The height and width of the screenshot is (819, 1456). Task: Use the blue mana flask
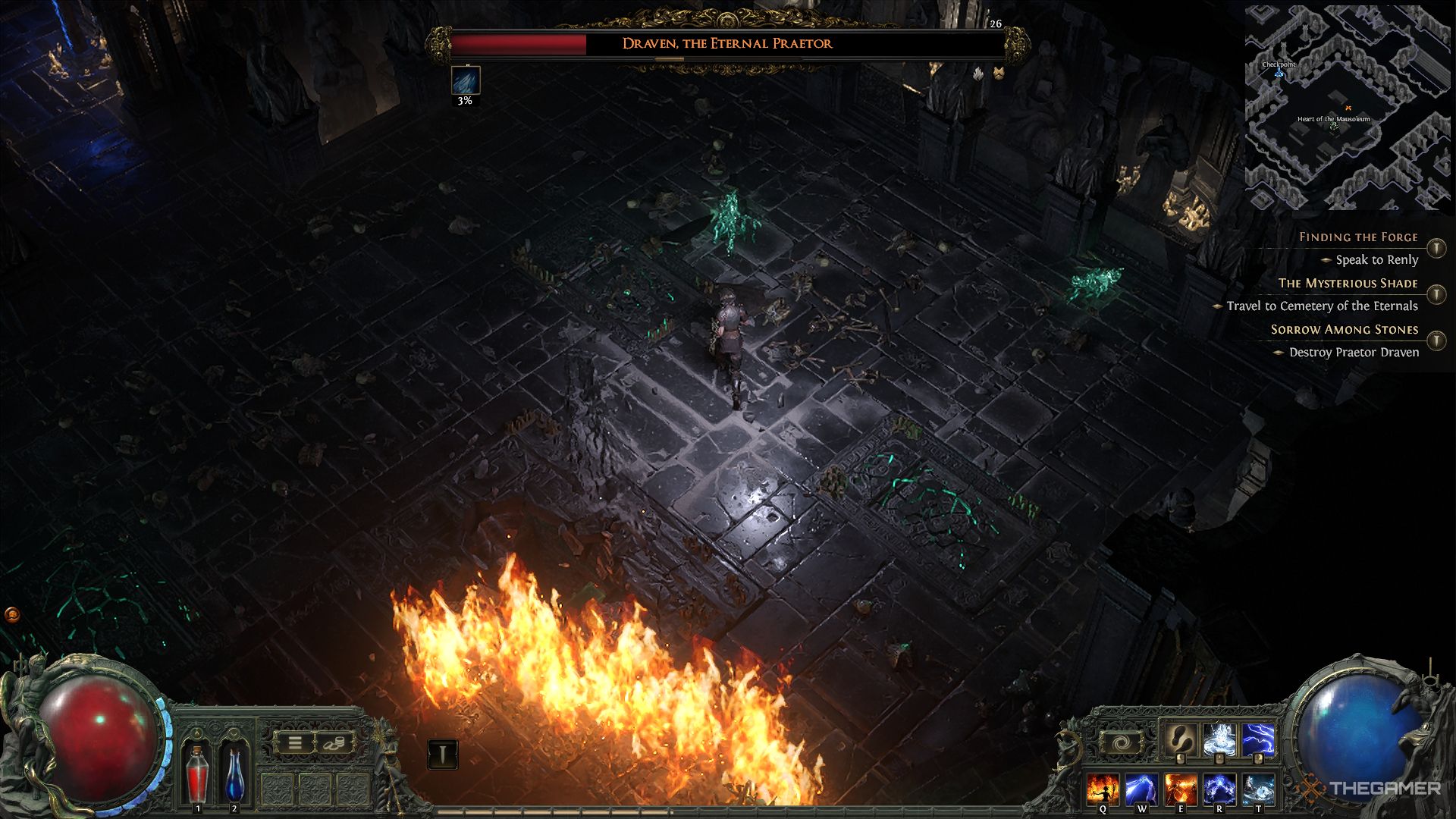(234, 772)
